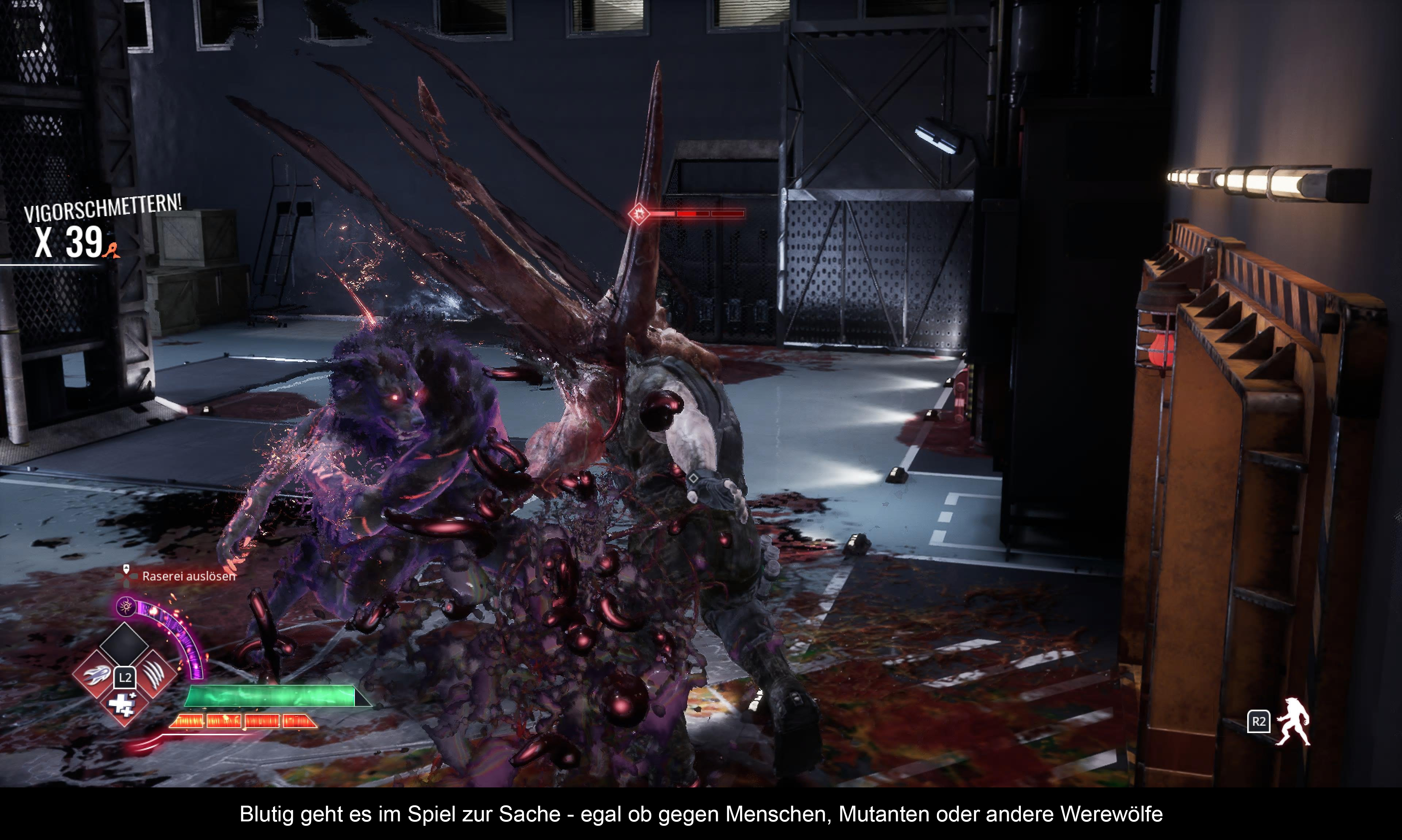
Task: Switch form via the white werewolf icon
Action: click(x=1293, y=722)
